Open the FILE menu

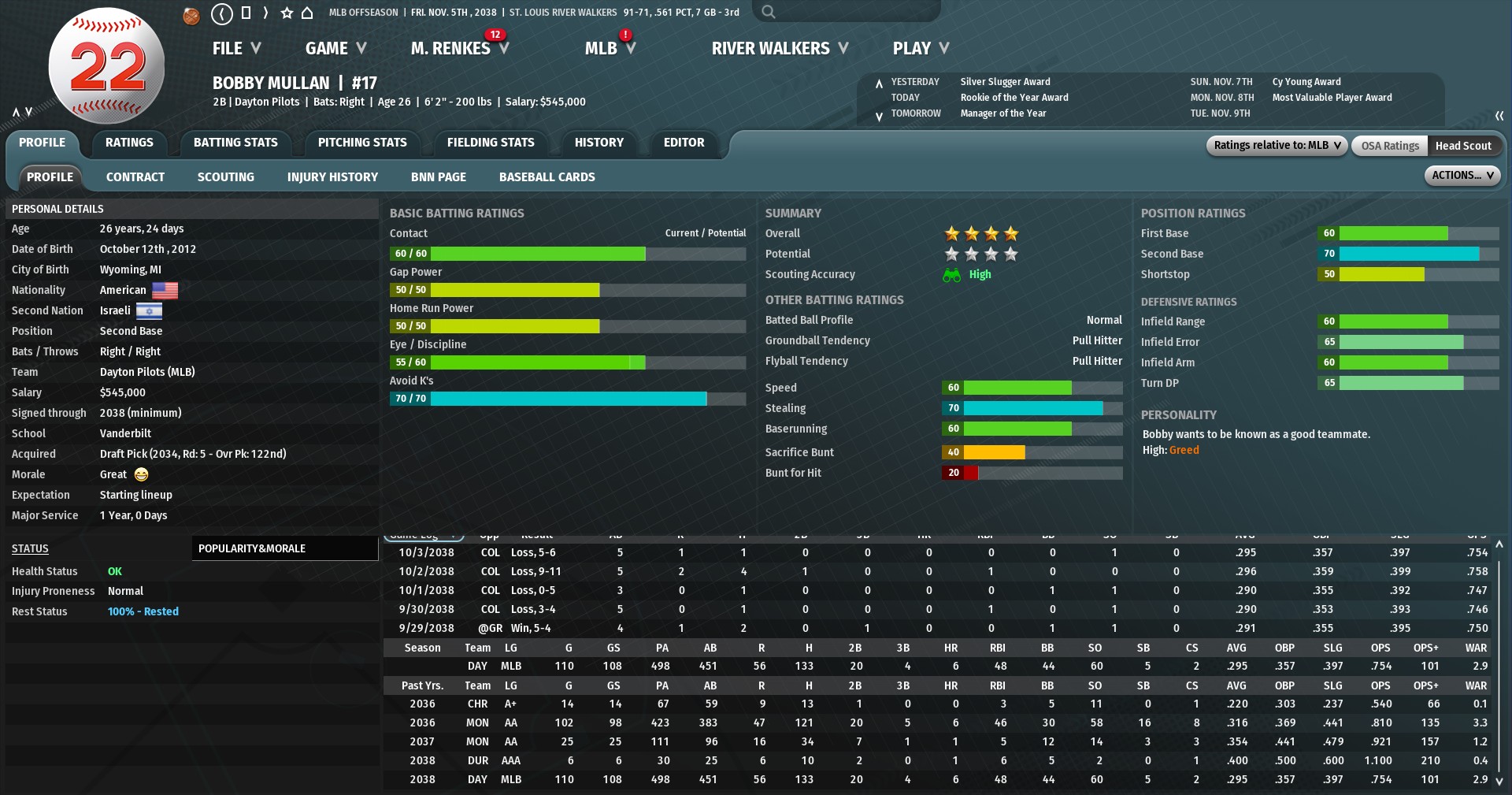point(236,49)
